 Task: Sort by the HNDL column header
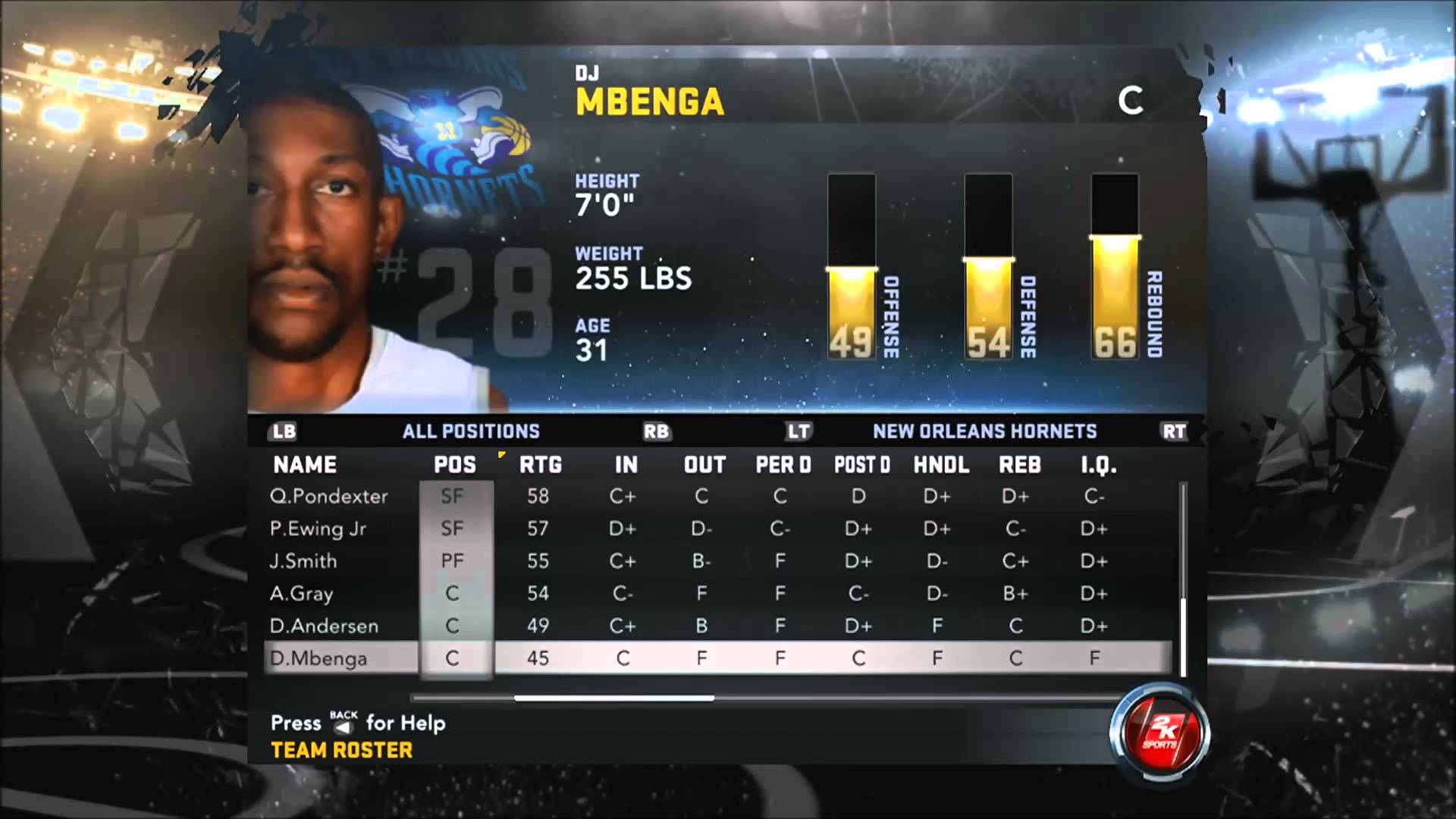tap(941, 465)
